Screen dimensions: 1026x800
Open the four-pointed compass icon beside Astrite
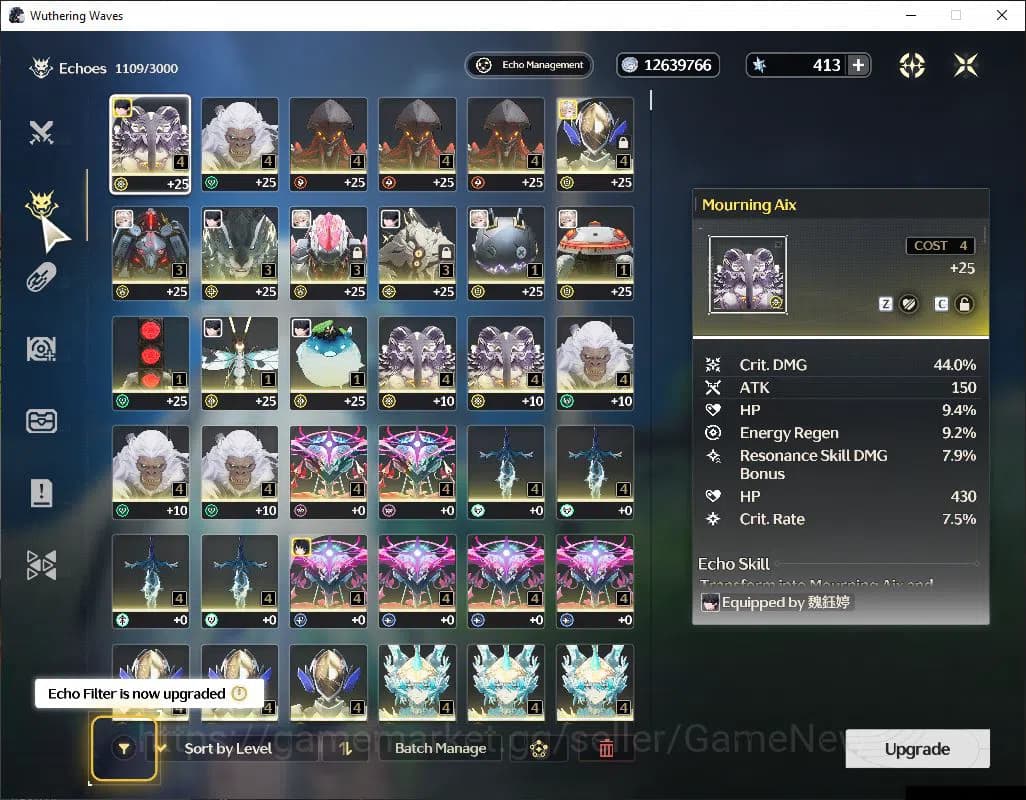(x=912, y=65)
